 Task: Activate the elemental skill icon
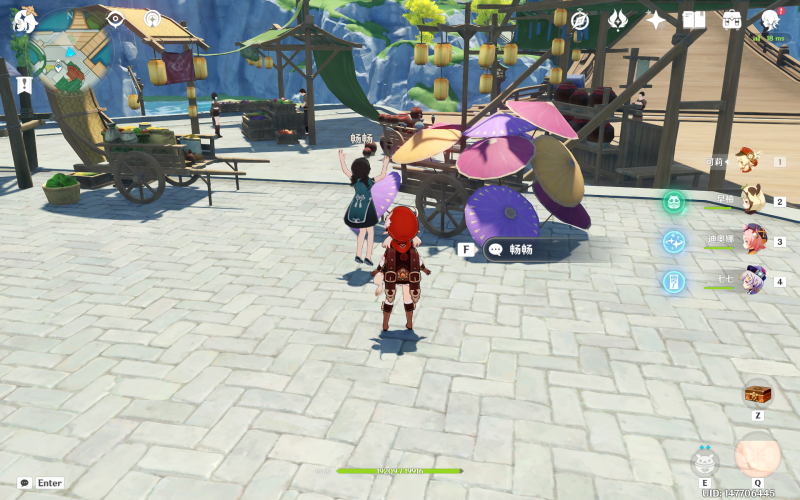705,461
